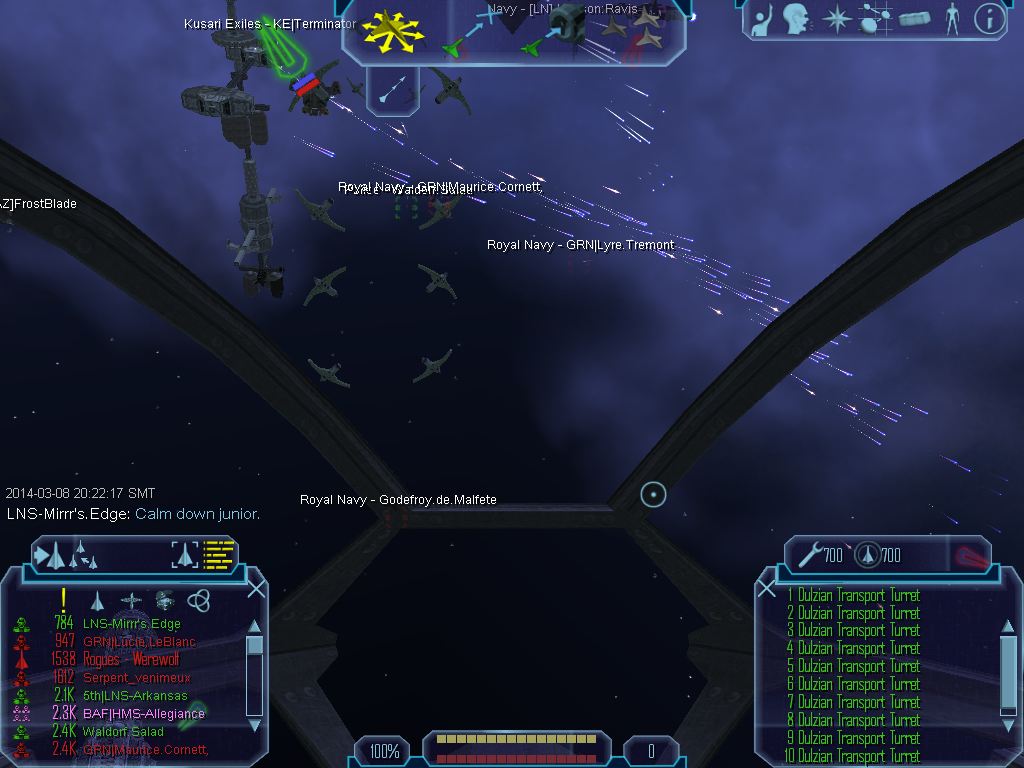
Task: Filter contact list by stations
Action: [x=164, y=600]
